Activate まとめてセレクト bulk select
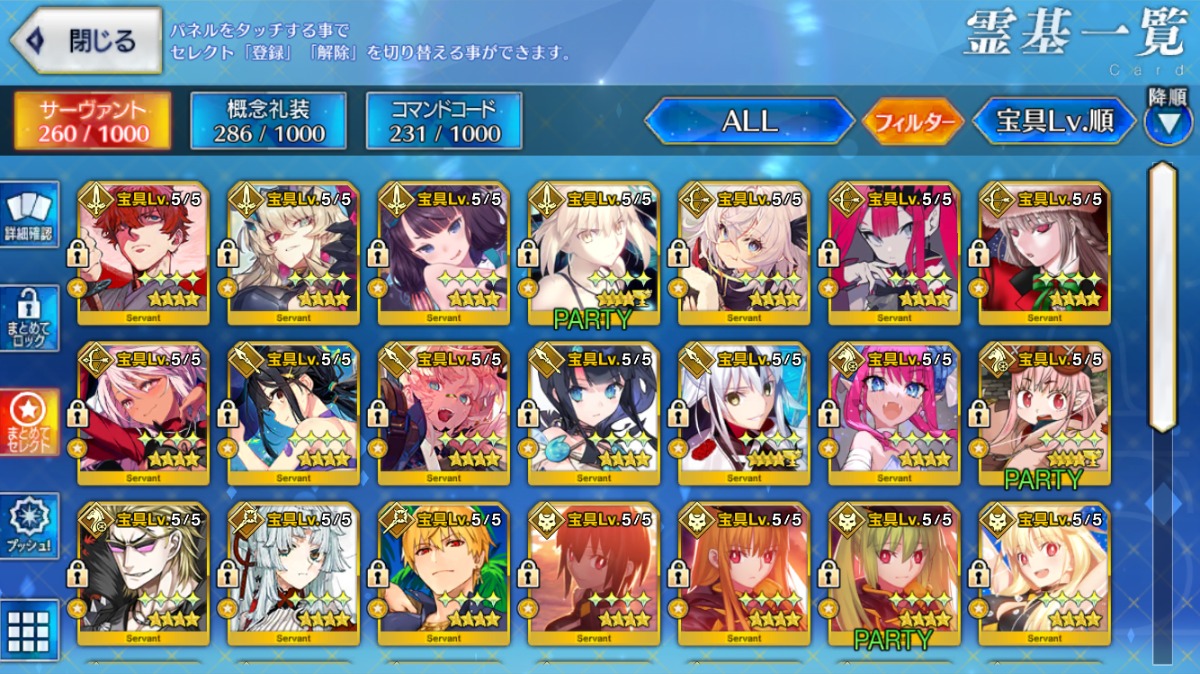 tap(30, 422)
